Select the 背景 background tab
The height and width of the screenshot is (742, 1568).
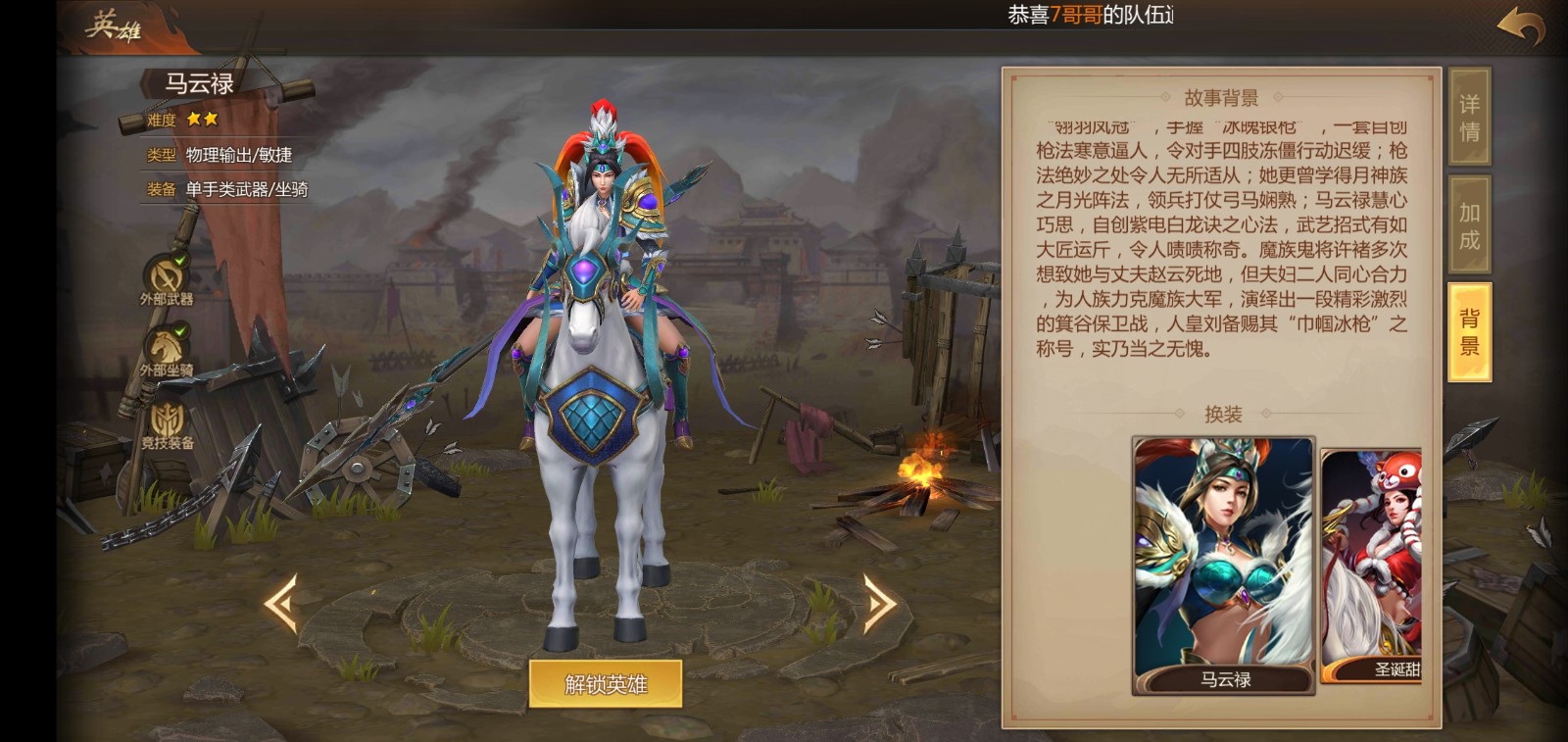pos(1469,332)
